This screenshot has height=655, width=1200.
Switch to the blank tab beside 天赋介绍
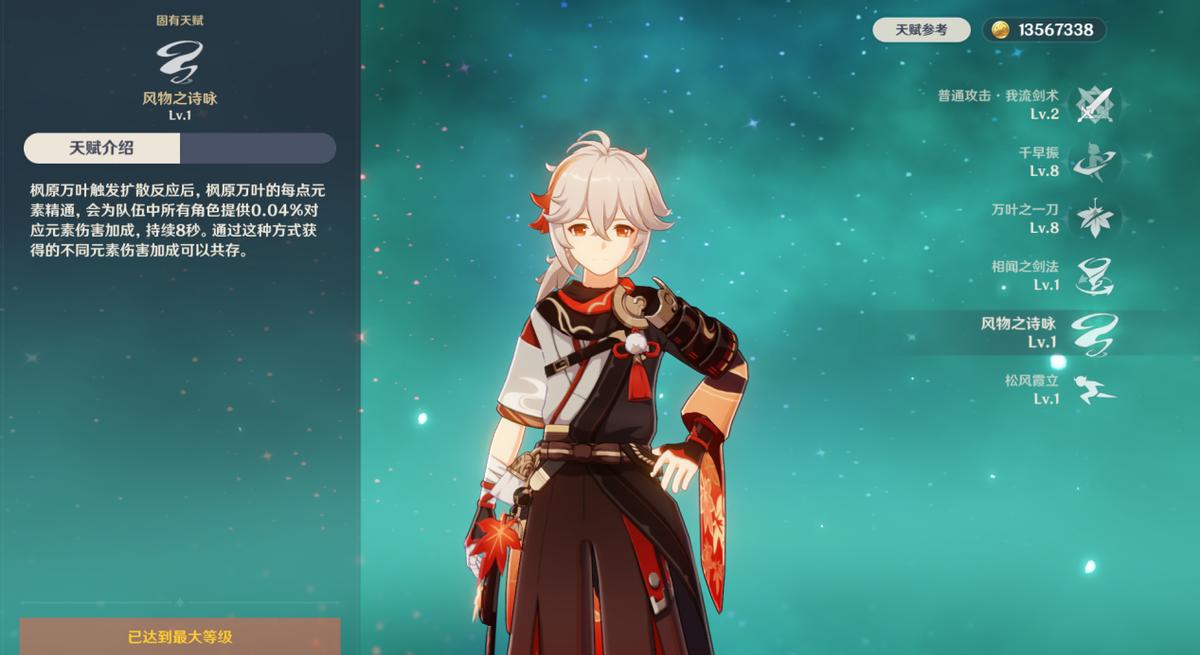click(x=257, y=148)
